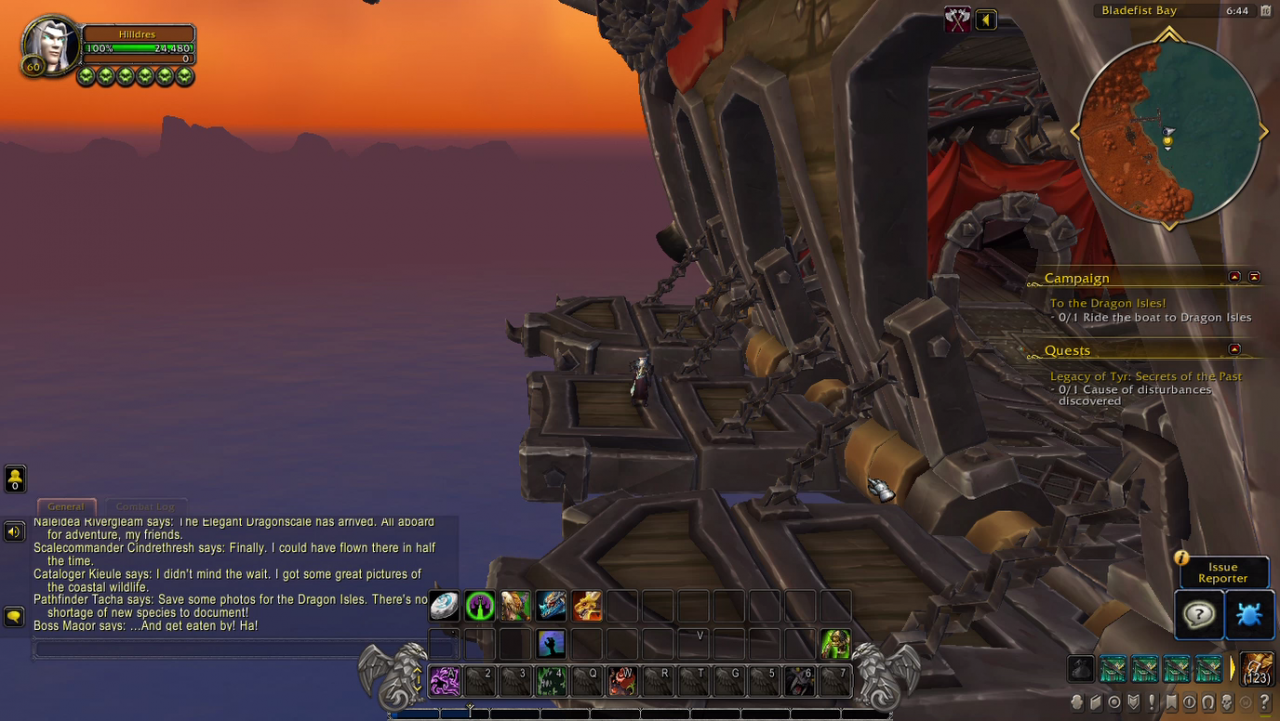Image resolution: width=1280 pixels, height=721 pixels.
Task: Use the white disc item on action bar
Action: [x=445, y=605]
